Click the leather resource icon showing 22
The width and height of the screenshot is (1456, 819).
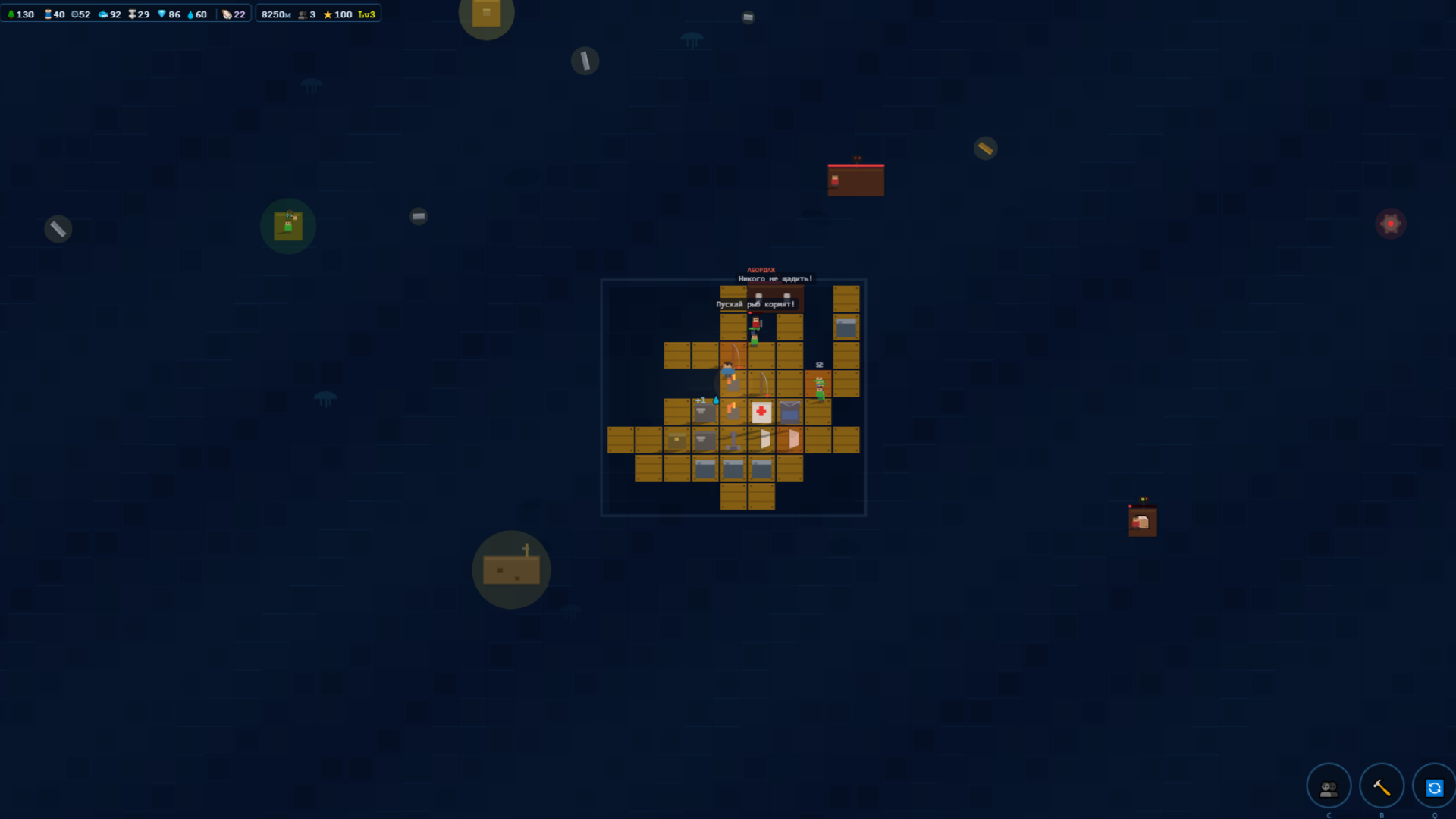coord(227,13)
